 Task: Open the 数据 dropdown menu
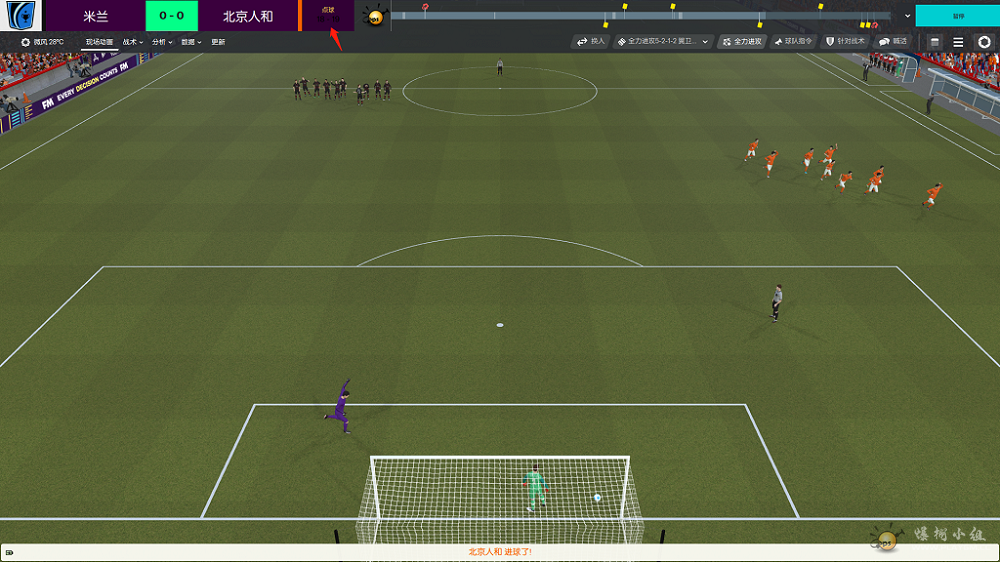(191, 42)
